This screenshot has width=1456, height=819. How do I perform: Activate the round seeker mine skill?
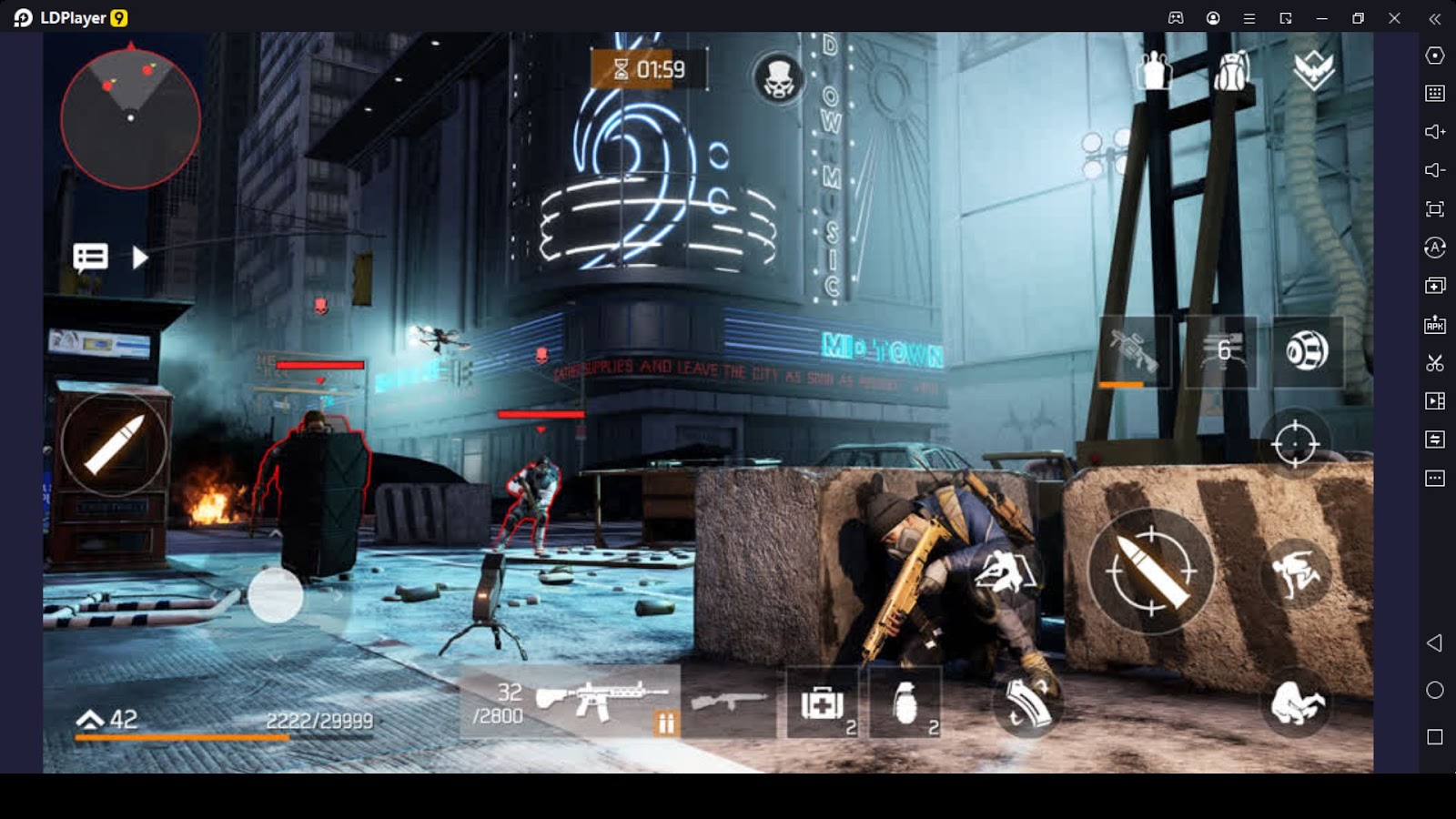click(1307, 352)
